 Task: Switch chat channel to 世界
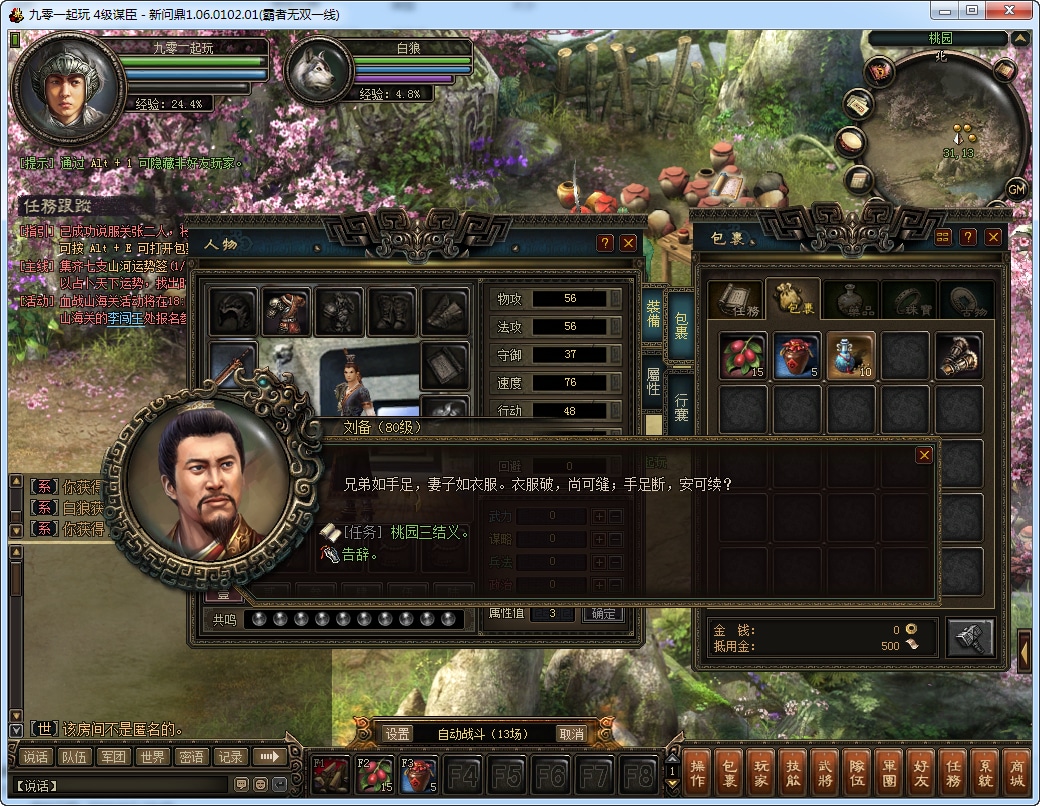pos(152,757)
